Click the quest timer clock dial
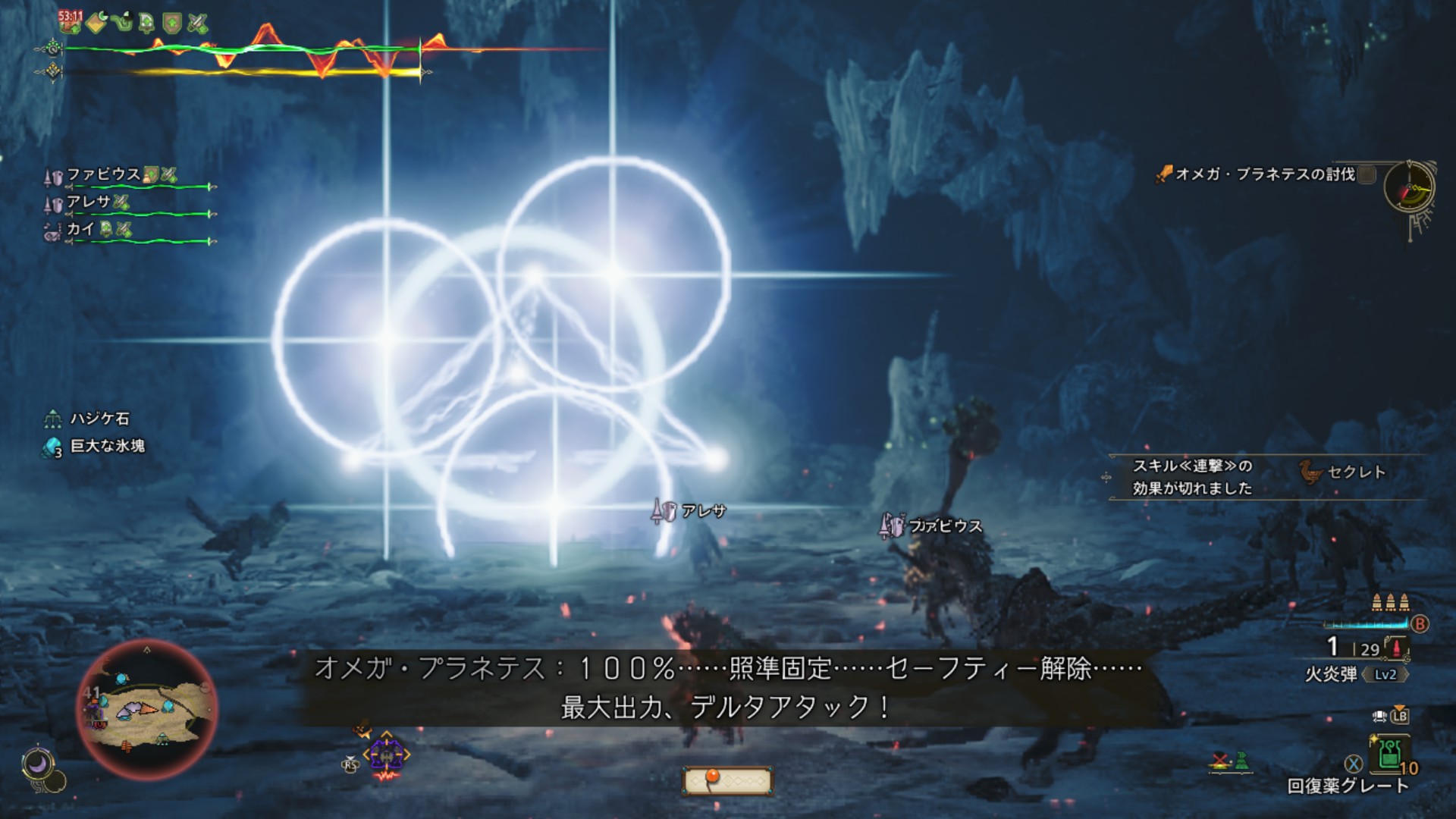Viewport: 1456px width, 819px height. (x=1409, y=187)
